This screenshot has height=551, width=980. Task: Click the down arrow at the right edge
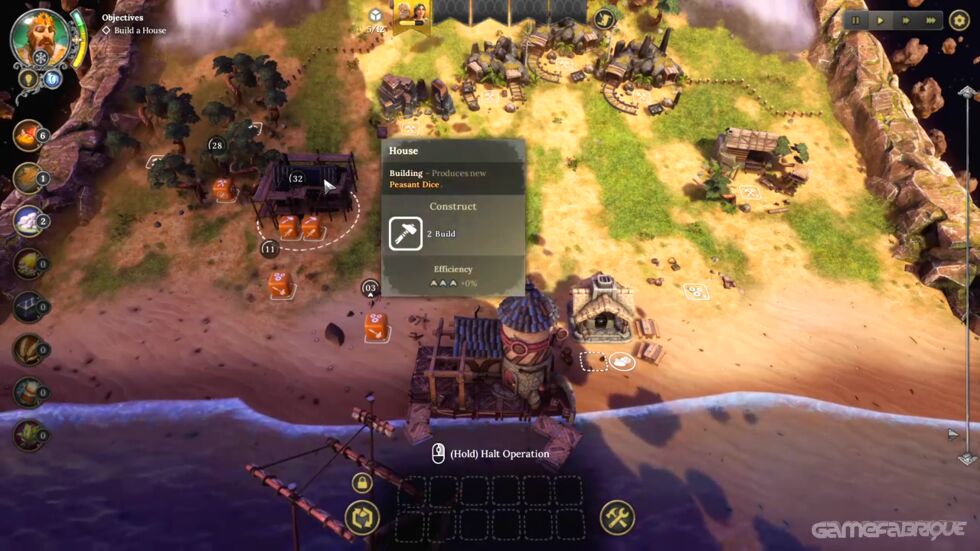[967, 459]
